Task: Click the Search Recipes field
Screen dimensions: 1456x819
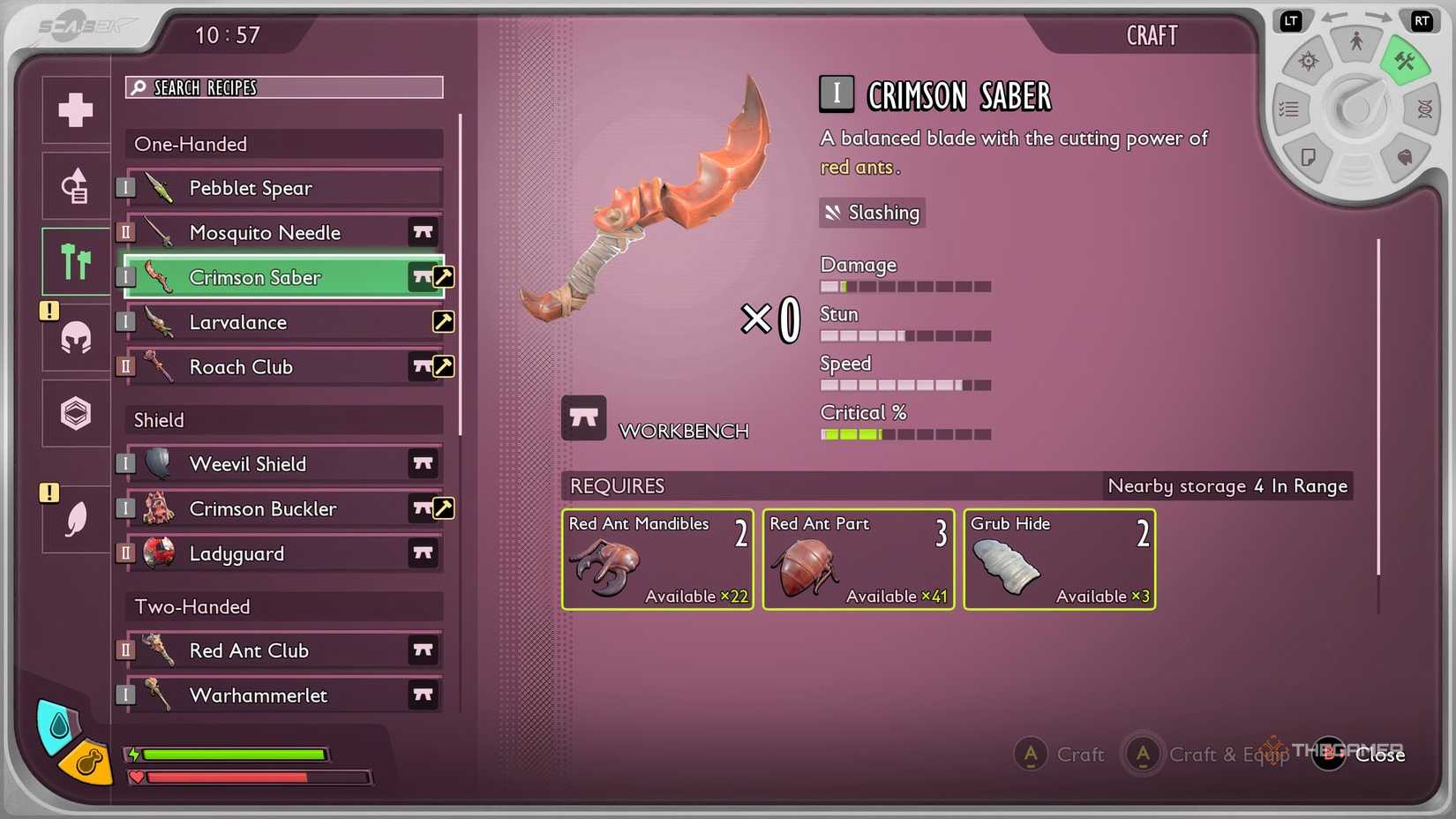Action: point(282,87)
